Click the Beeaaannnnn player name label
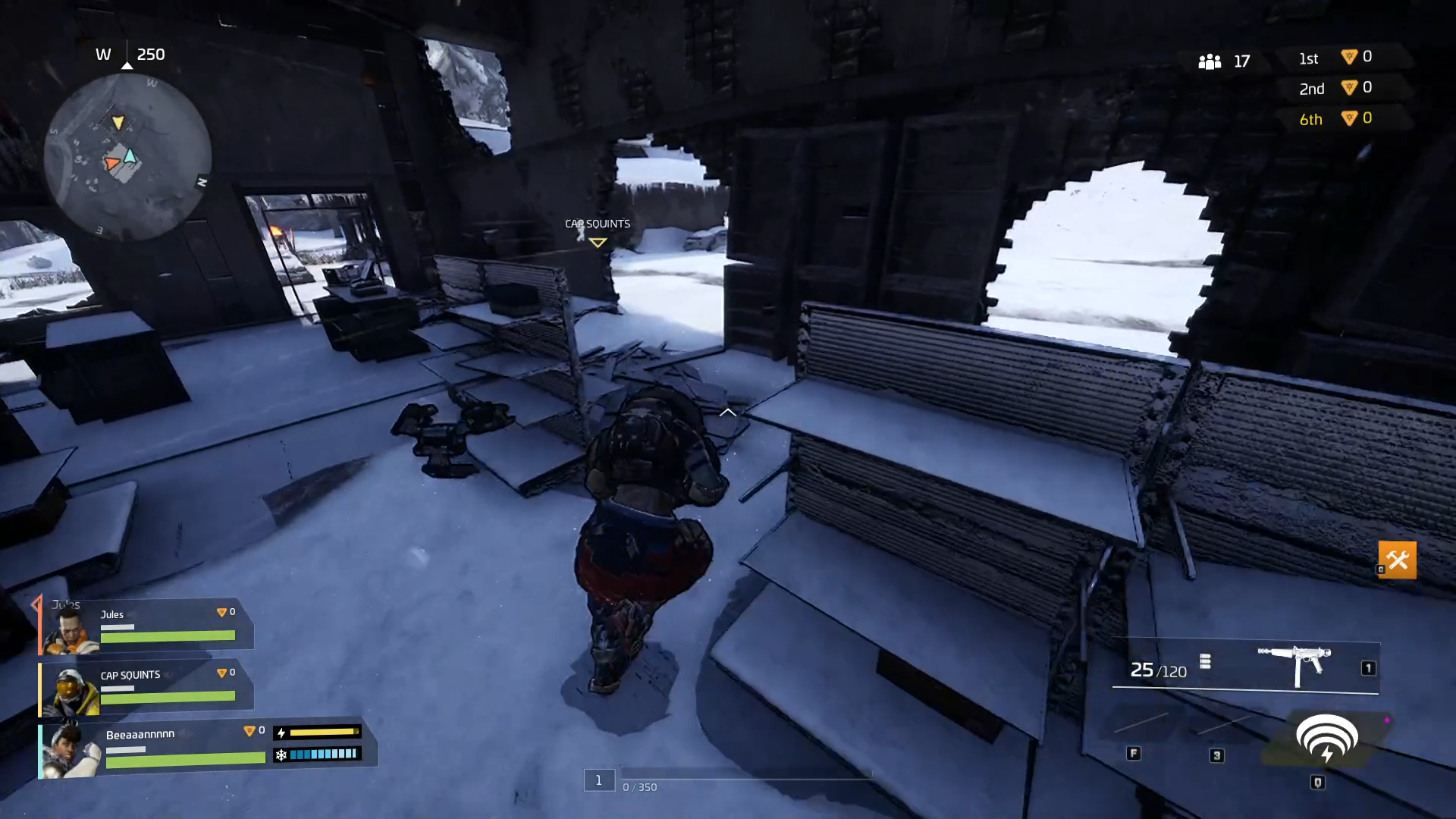Screen dimensions: 1456x819 click(141, 733)
